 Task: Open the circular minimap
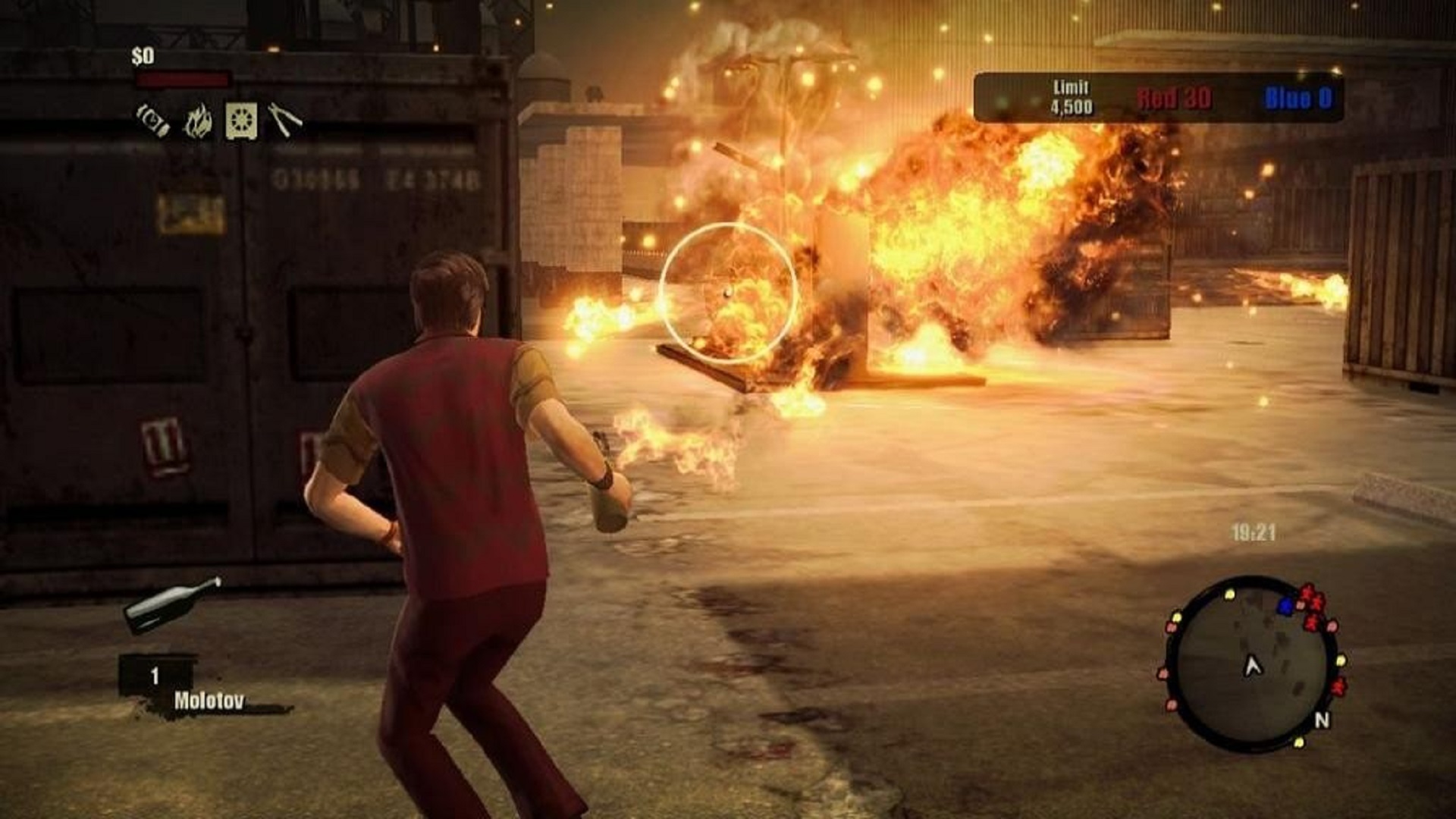(x=1251, y=662)
